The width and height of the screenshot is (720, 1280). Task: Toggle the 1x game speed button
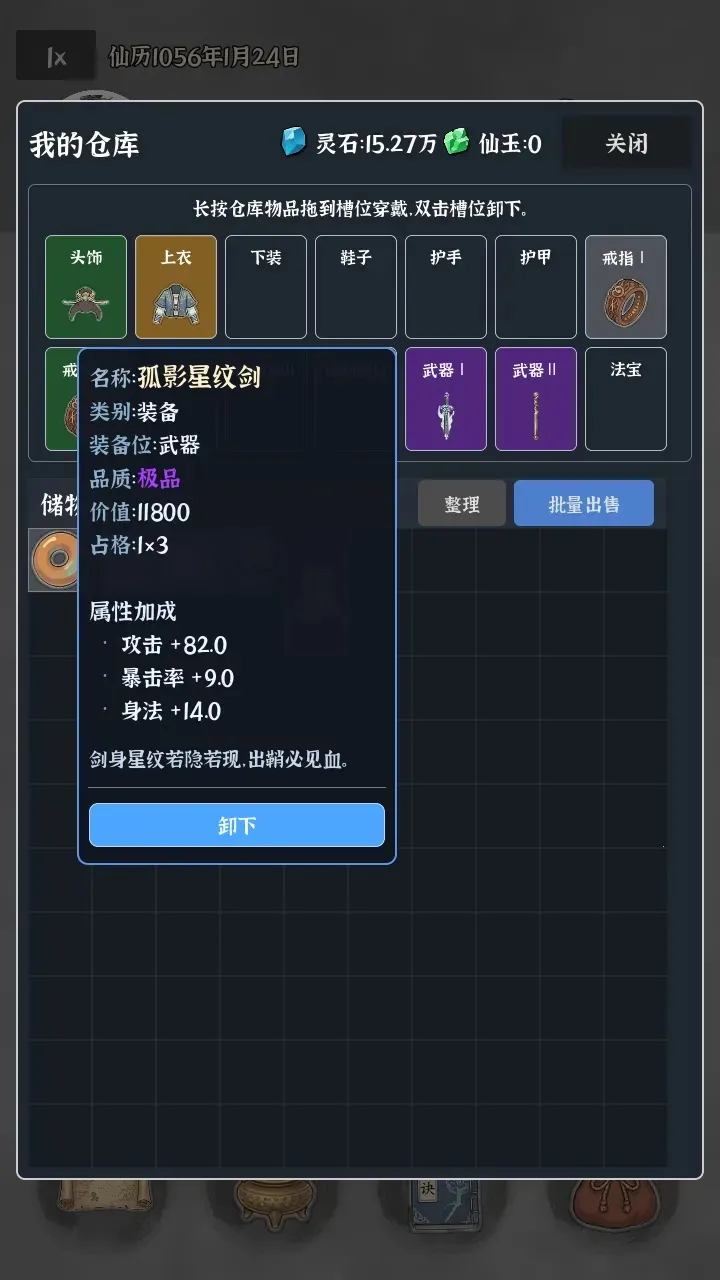pyautogui.click(x=56, y=57)
